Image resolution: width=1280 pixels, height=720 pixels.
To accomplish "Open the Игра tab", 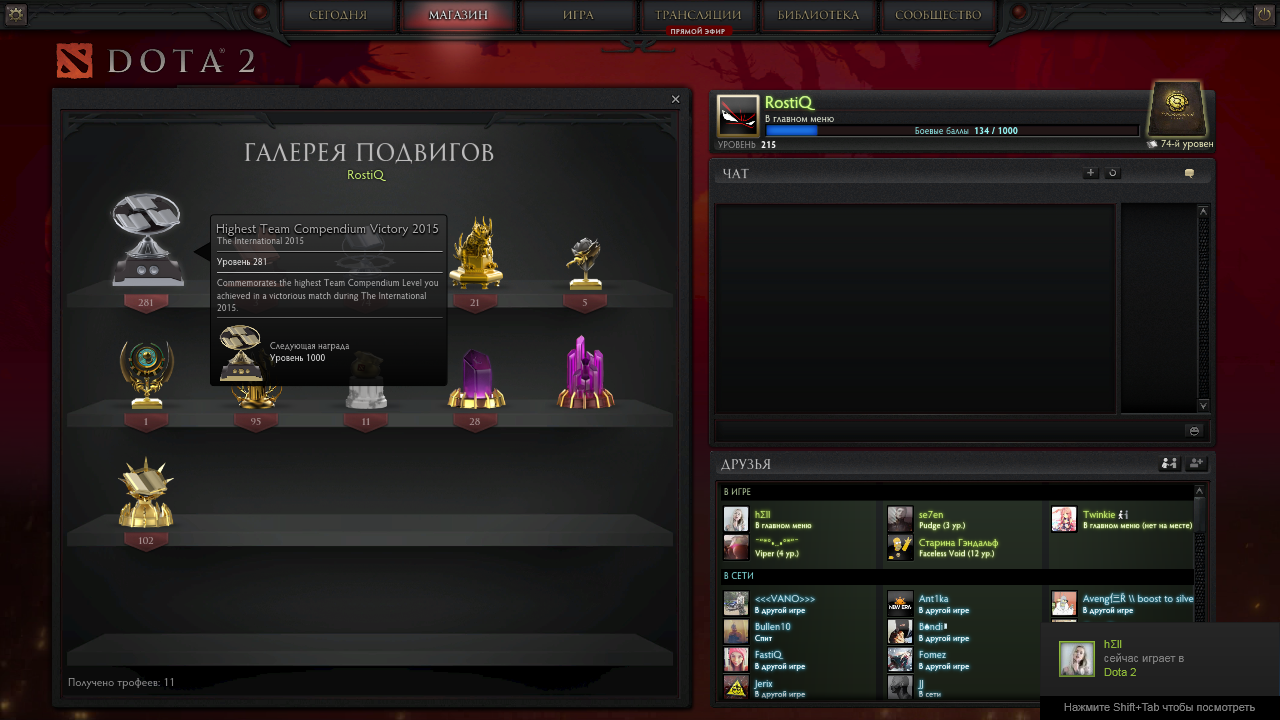I will (x=578, y=15).
